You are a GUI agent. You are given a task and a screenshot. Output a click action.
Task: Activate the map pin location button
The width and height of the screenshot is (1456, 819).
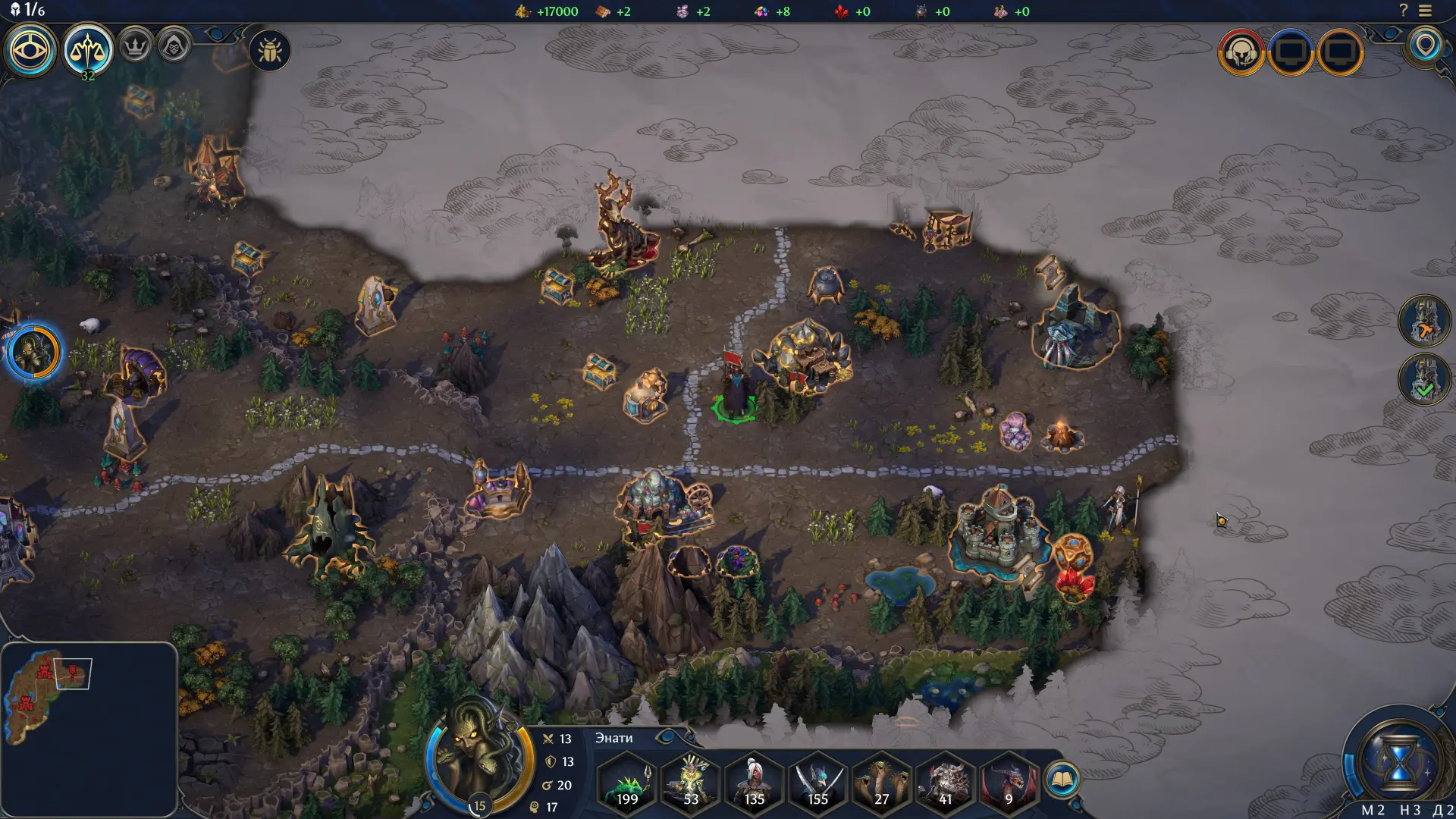click(x=1425, y=45)
